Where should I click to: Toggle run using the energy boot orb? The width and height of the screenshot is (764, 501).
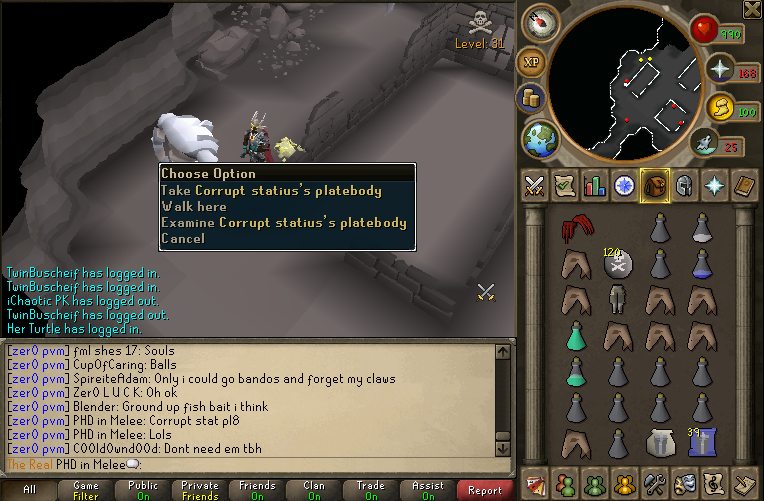click(x=720, y=107)
